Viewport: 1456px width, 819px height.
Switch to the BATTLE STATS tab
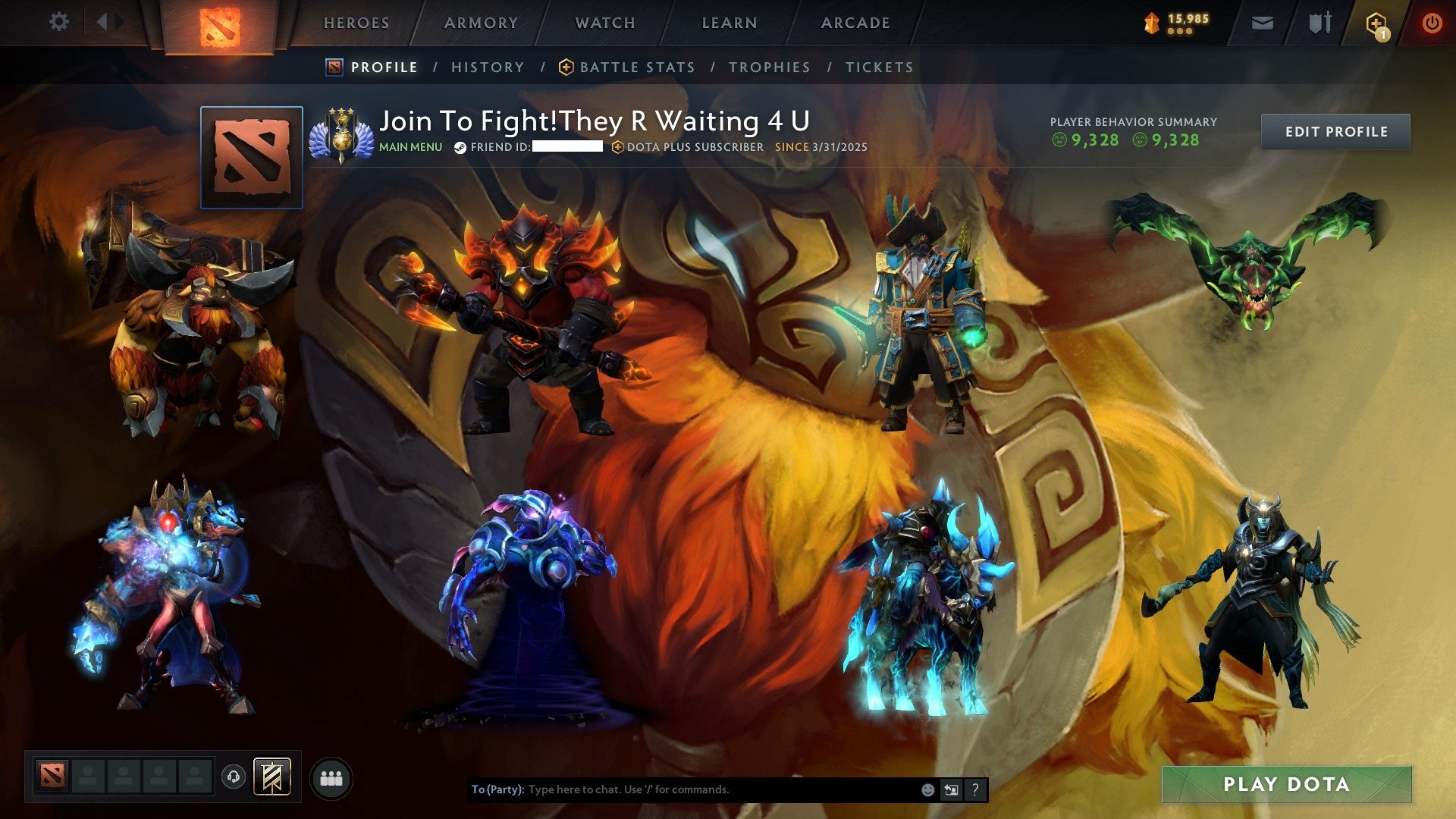pyautogui.click(x=637, y=67)
